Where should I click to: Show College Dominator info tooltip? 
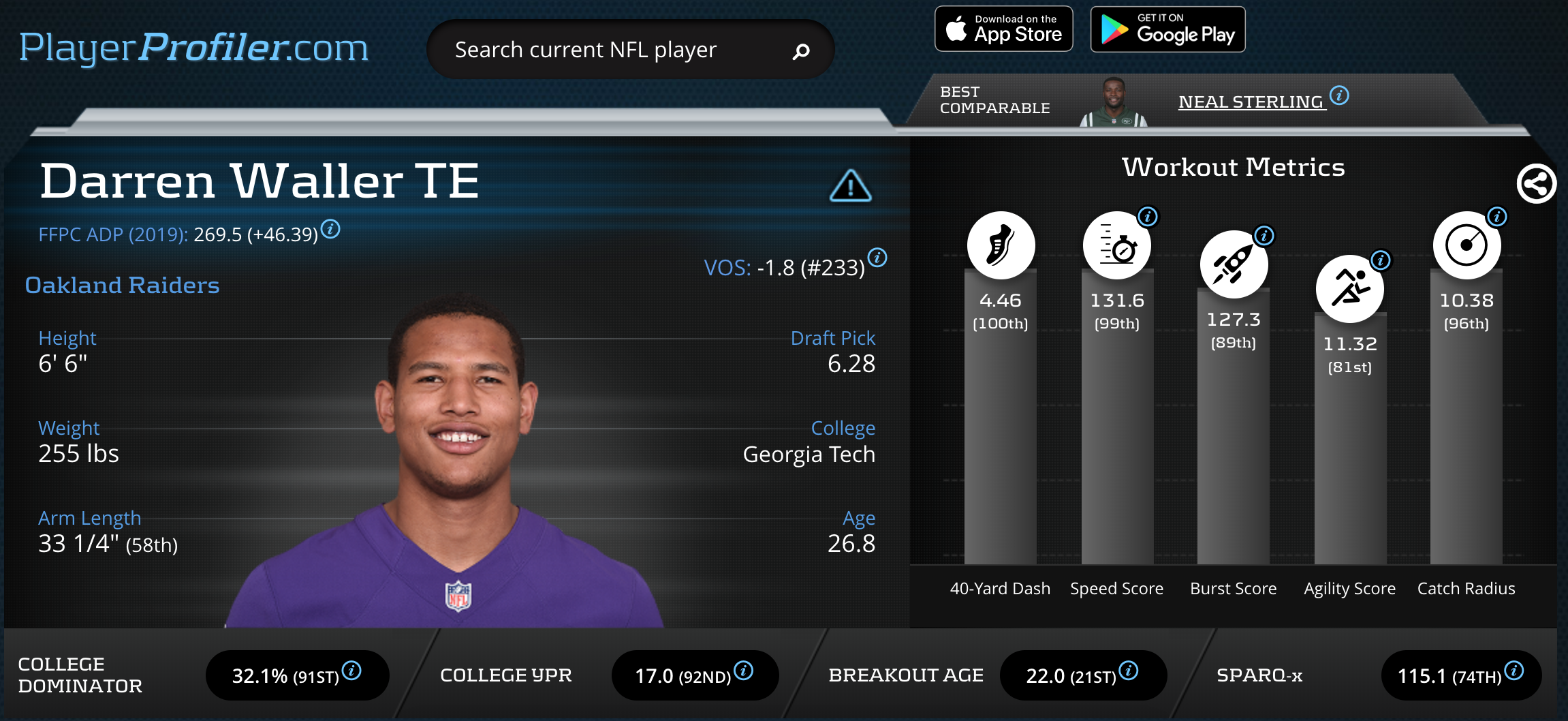(351, 671)
